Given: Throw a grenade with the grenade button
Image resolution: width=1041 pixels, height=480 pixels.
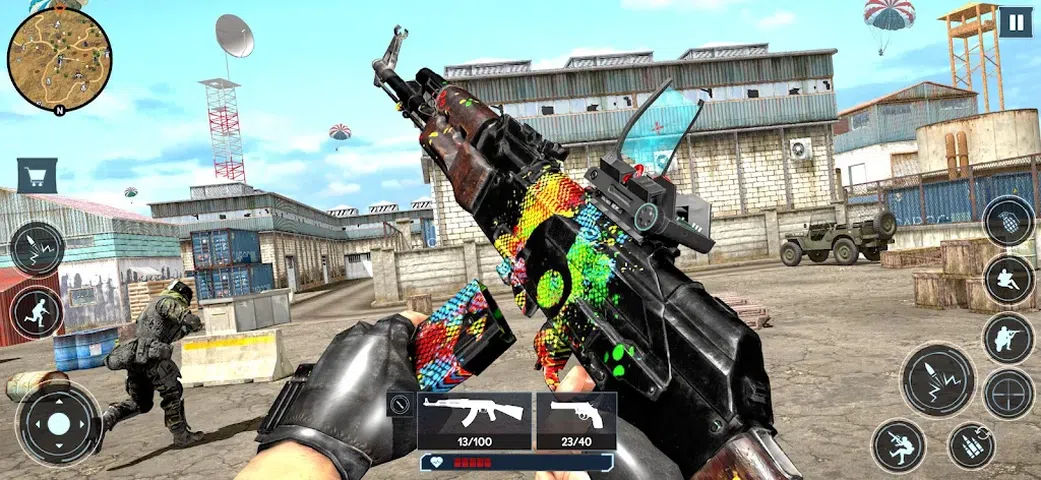Looking at the screenshot, I should pos(1008,221).
